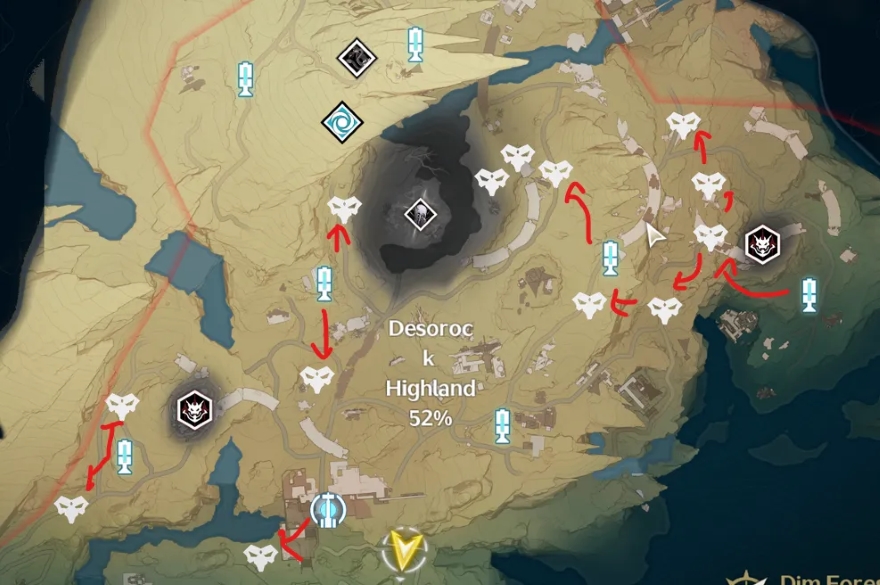Image resolution: width=880 pixels, height=585 pixels.
Task: Choose the beacon beside the black serpent marker
Action: [x=415, y=44]
